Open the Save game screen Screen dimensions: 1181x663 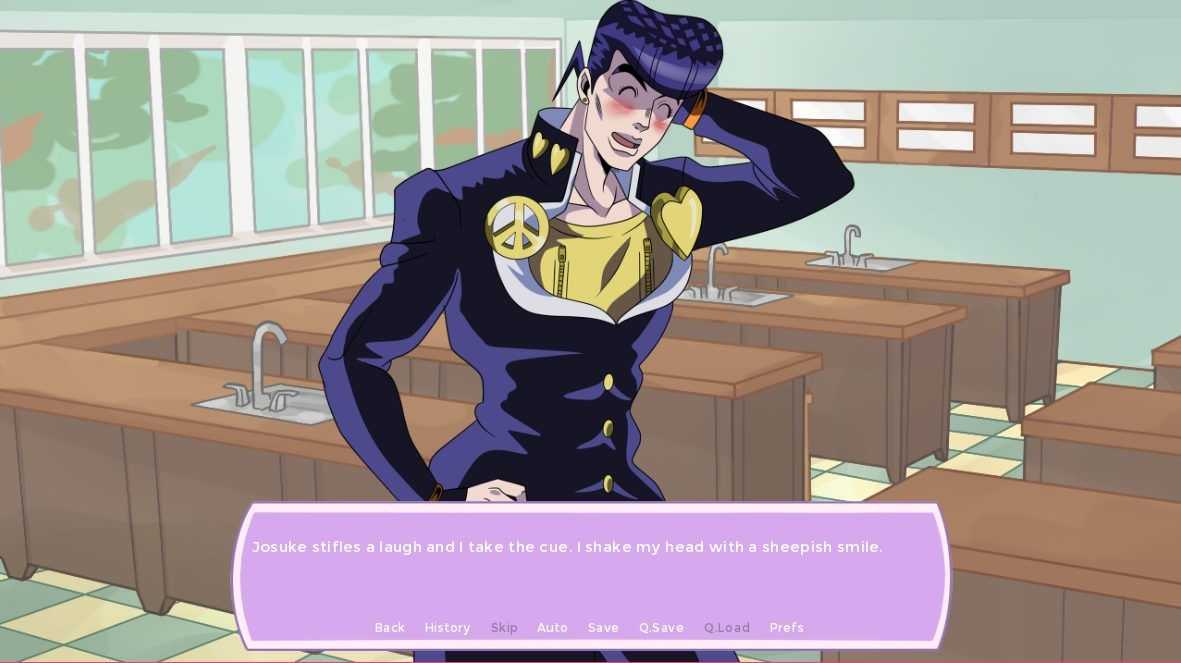[603, 628]
